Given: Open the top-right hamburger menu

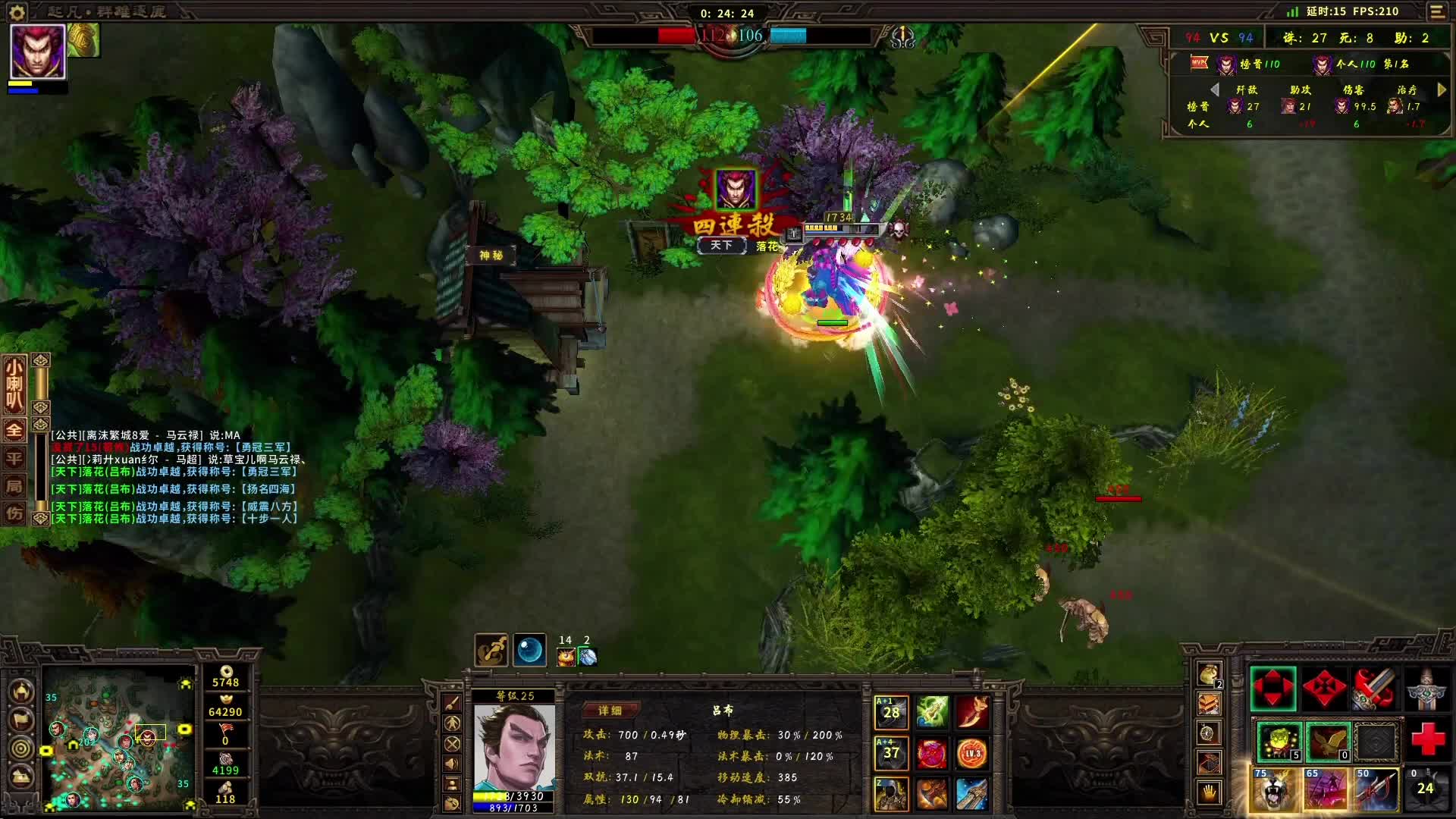Looking at the screenshot, I should pyautogui.click(x=1437, y=11).
